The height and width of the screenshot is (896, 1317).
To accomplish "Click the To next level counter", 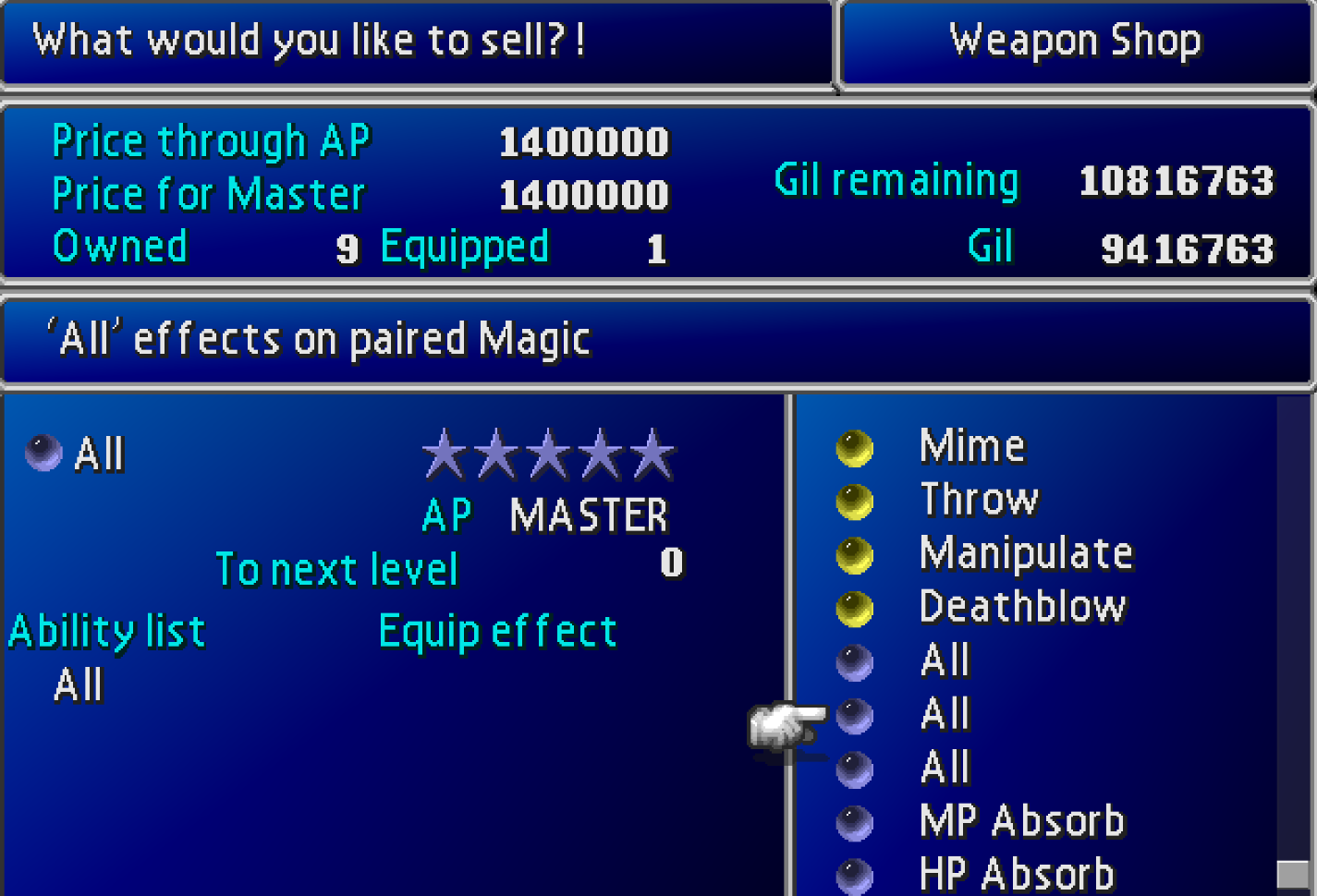I will (337, 569).
